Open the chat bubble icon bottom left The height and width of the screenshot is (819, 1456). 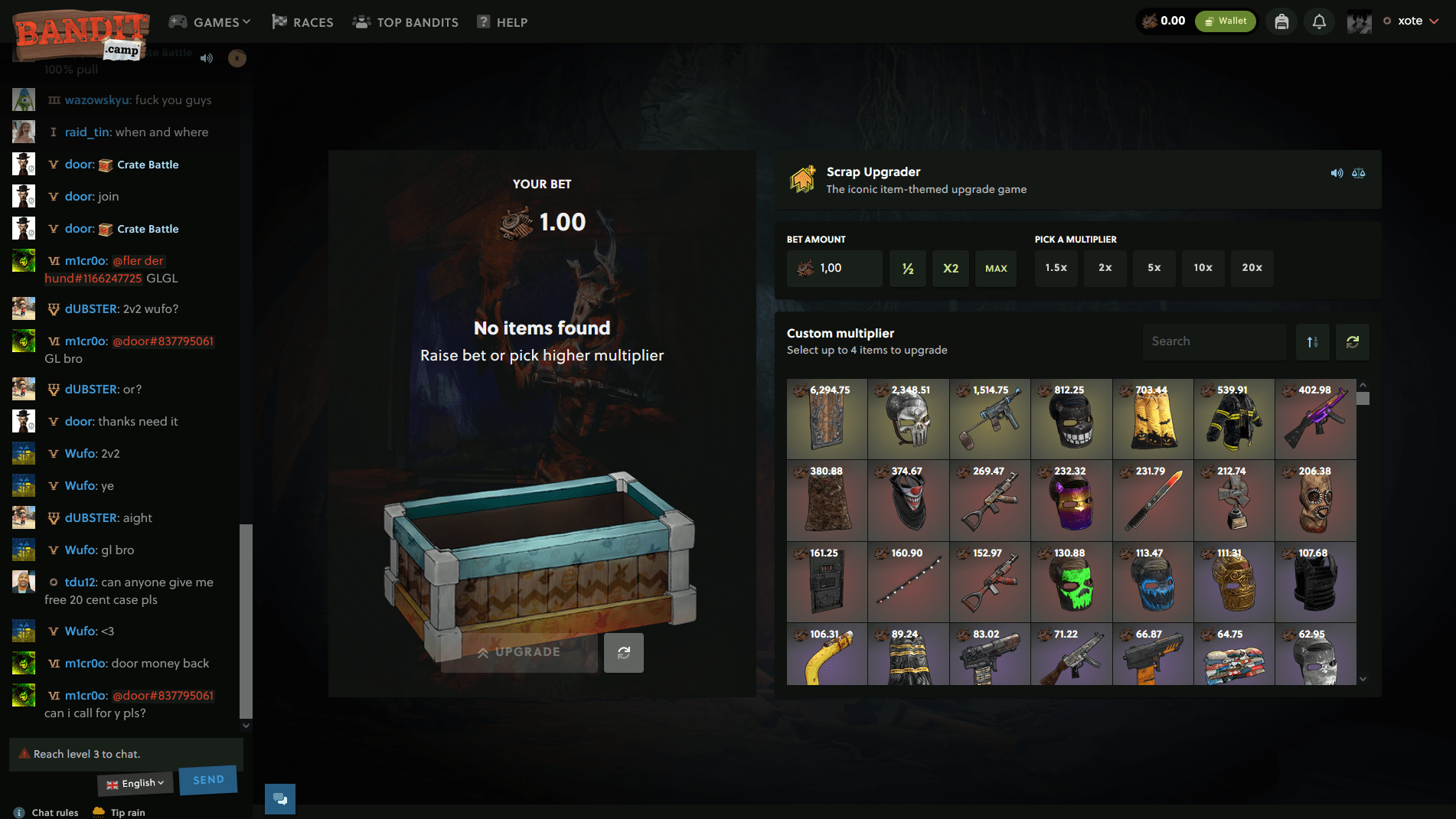(279, 798)
